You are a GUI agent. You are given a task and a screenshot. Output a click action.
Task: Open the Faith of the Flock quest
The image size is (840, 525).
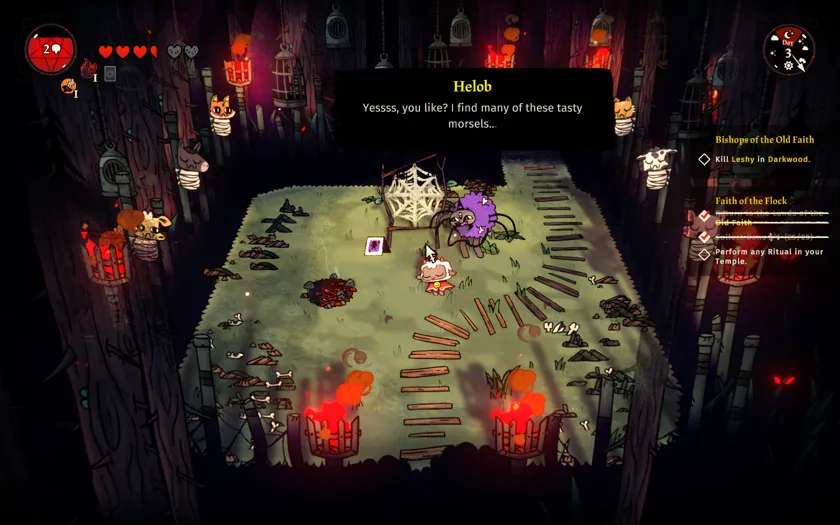[751, 201]
